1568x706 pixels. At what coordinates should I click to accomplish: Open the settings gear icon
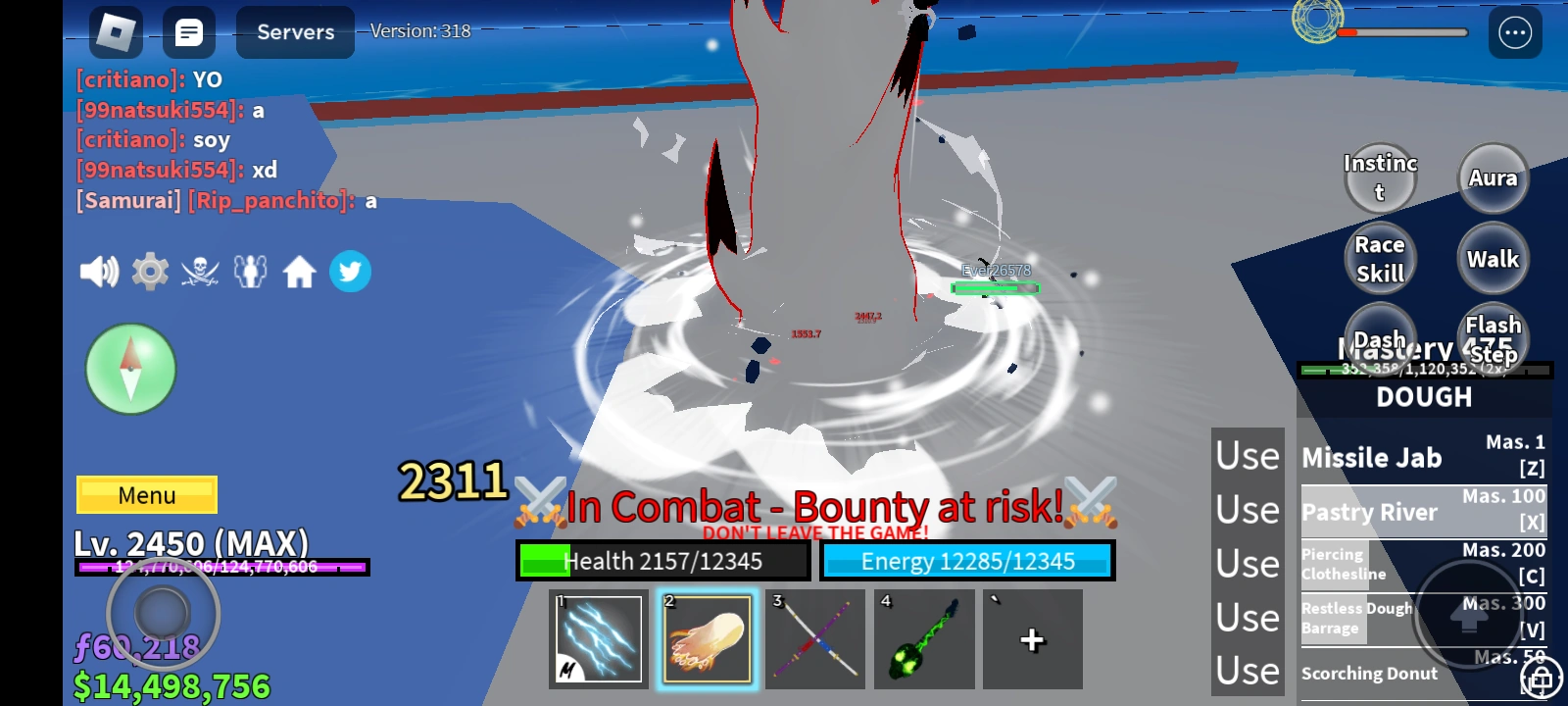tap(149, 271)
